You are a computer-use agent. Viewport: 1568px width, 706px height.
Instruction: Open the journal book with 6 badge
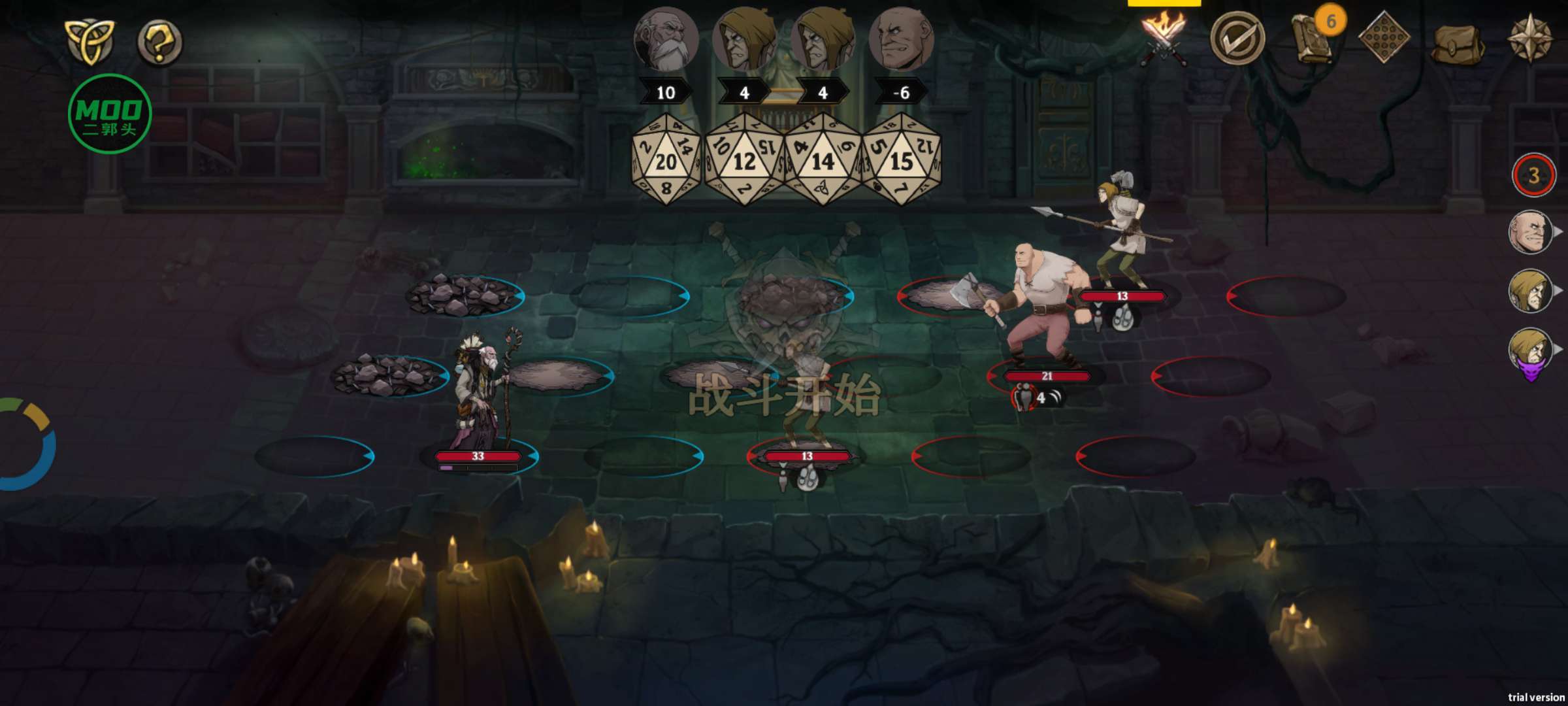pos(1312,39)
